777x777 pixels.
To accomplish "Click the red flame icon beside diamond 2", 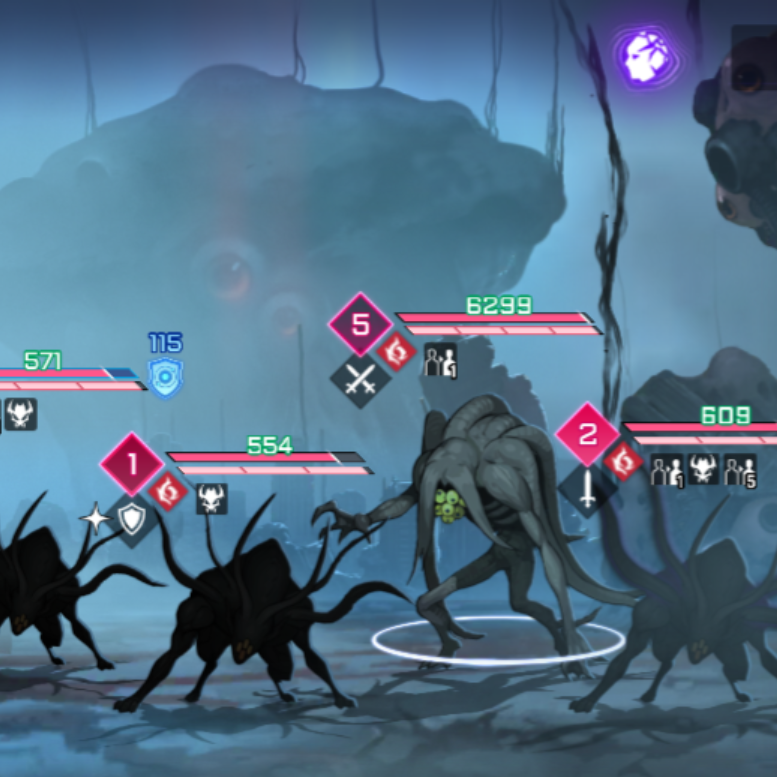I will click(624, 461).
